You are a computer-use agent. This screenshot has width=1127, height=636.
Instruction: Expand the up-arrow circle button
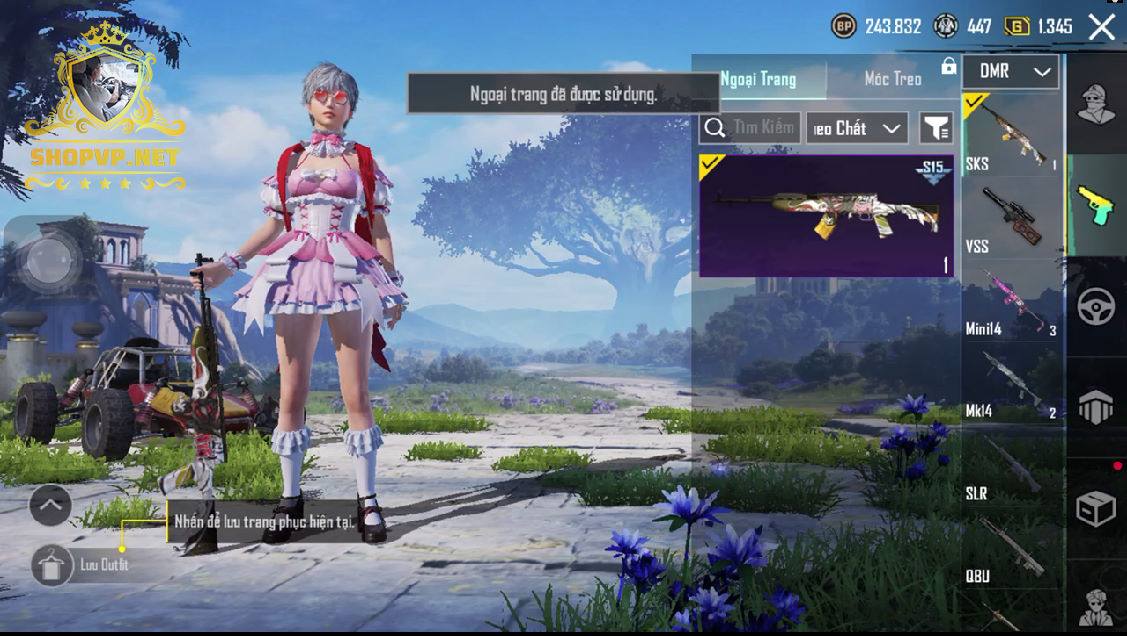[x=50, y=505]
